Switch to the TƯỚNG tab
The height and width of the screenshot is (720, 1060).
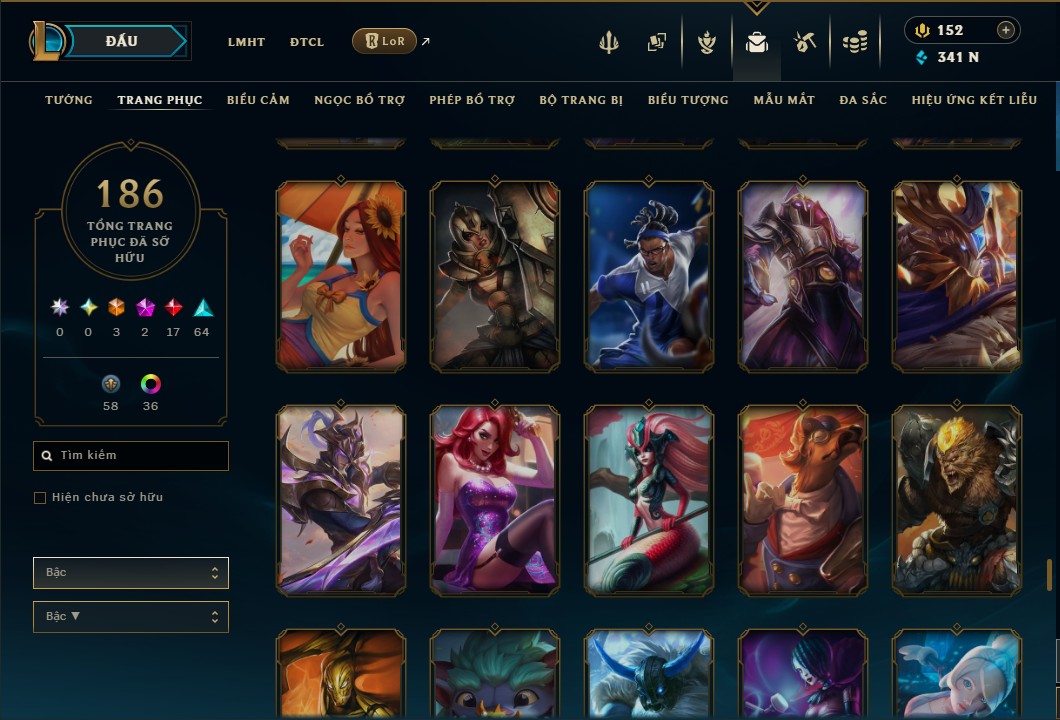pyautogui.click(x=69, y=100)
